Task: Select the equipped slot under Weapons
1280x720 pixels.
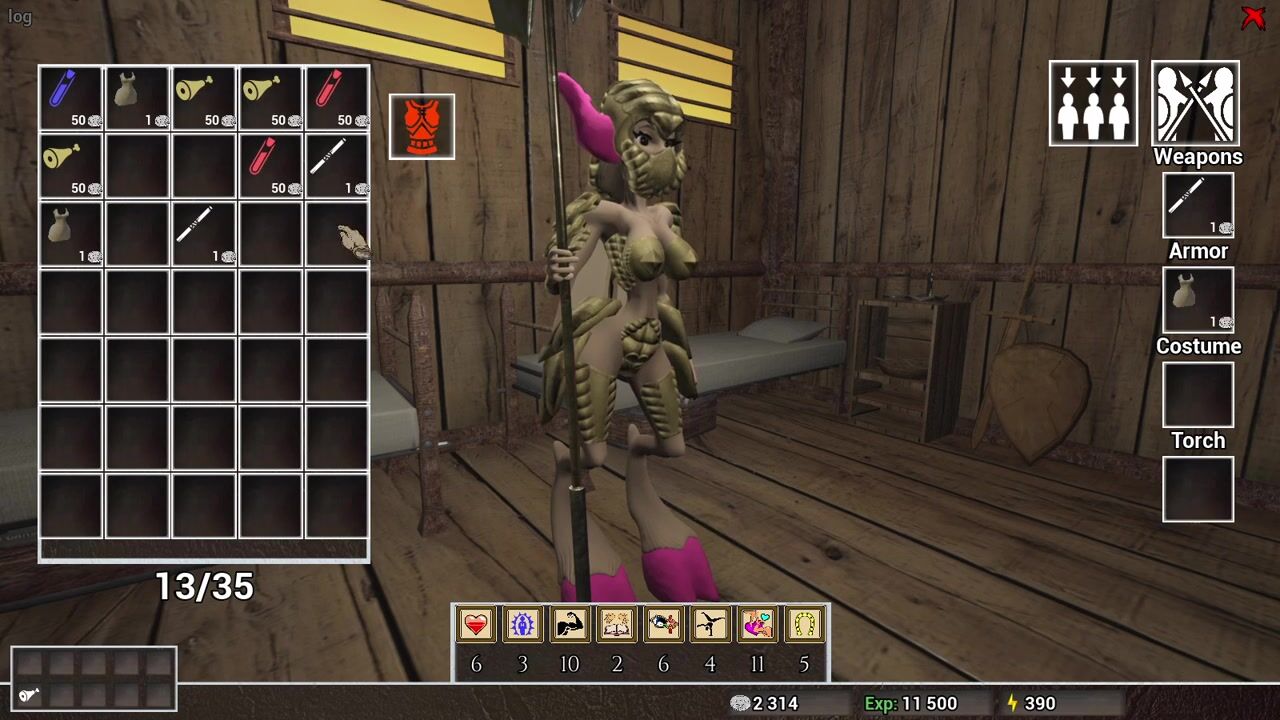Action: pyautogui.click(x=1197, y=205)
